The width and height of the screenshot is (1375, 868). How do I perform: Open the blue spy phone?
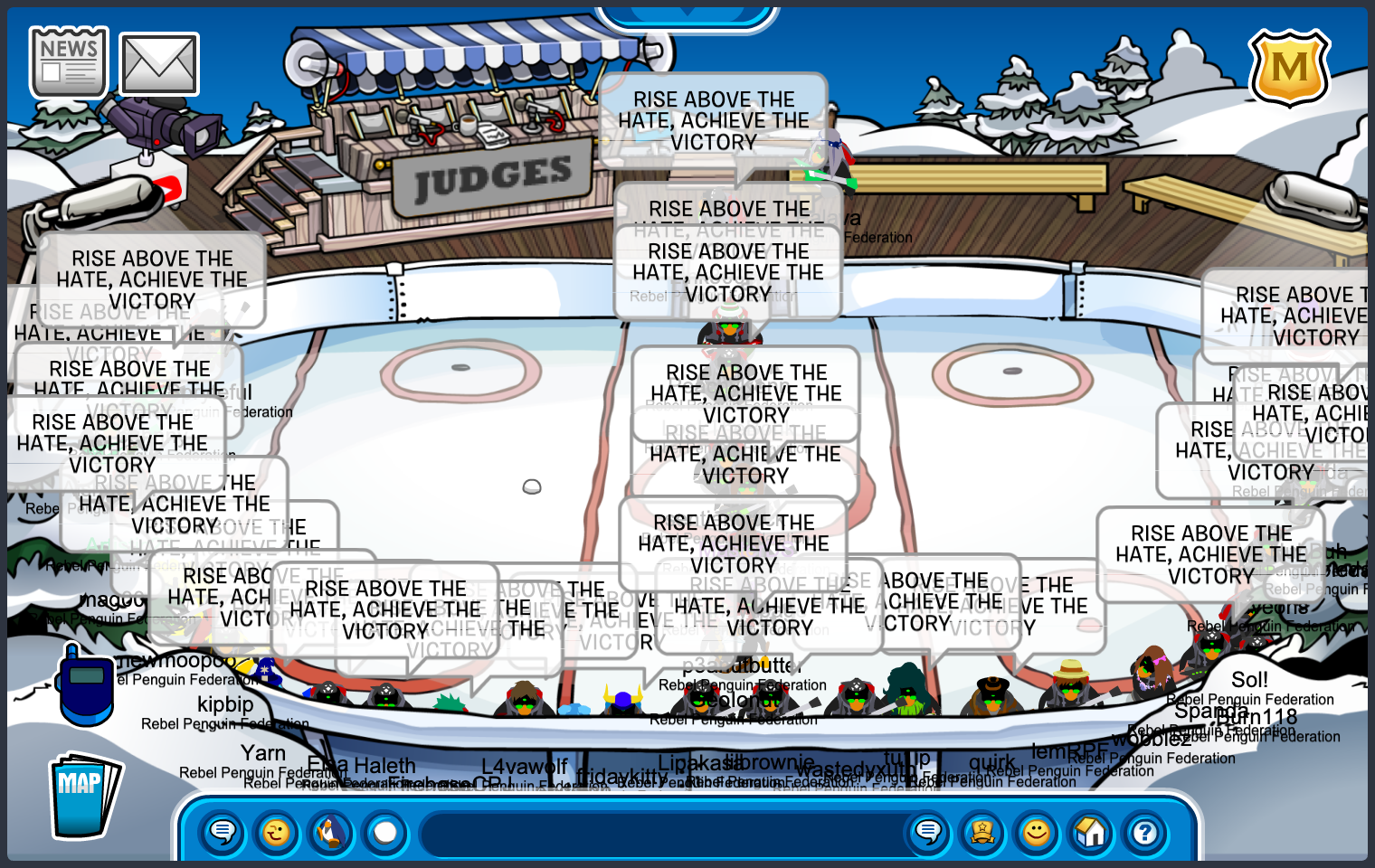85,685
